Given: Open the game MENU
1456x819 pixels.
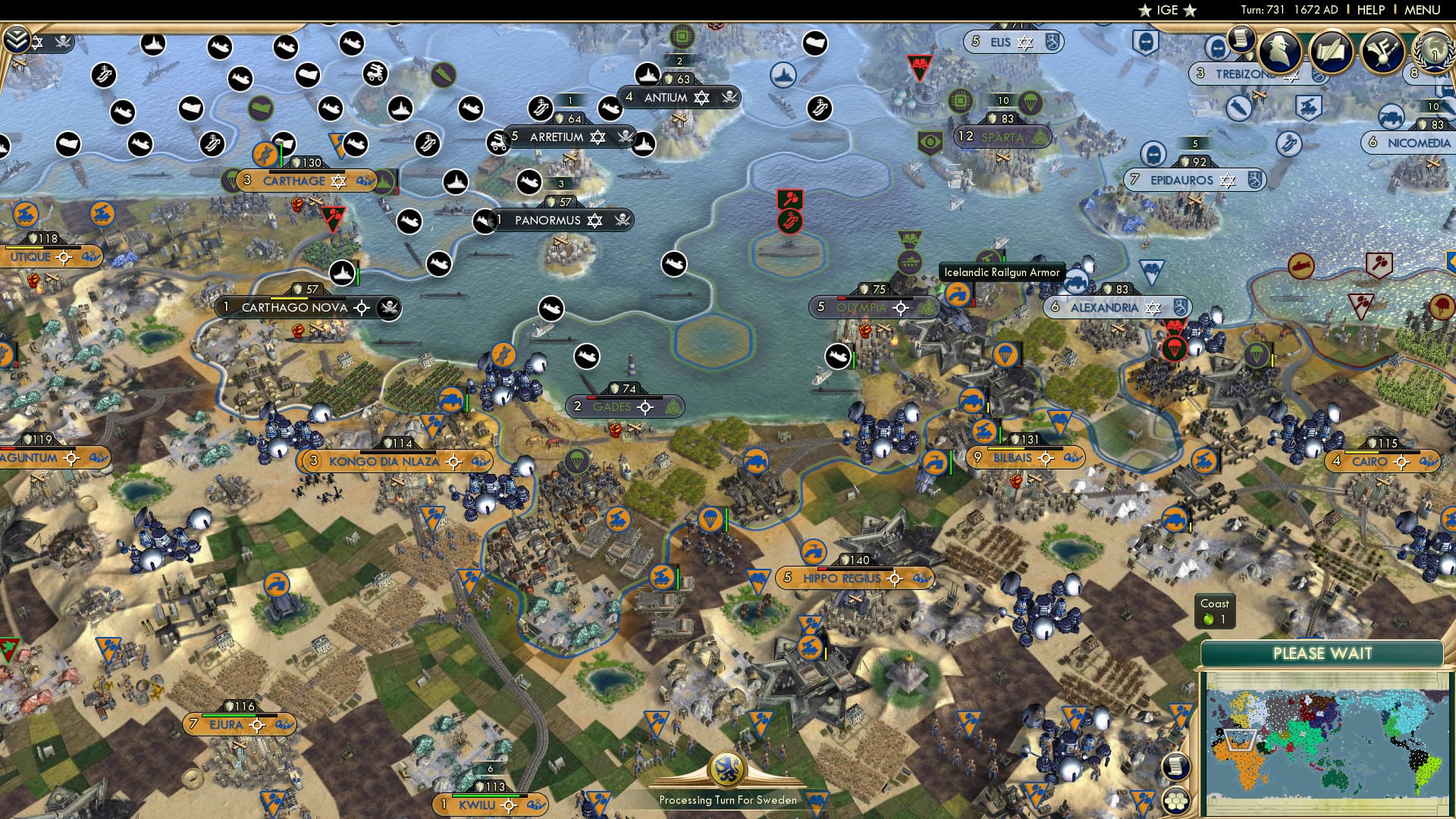Looking at the screenshot, I should pos(1422,9).
